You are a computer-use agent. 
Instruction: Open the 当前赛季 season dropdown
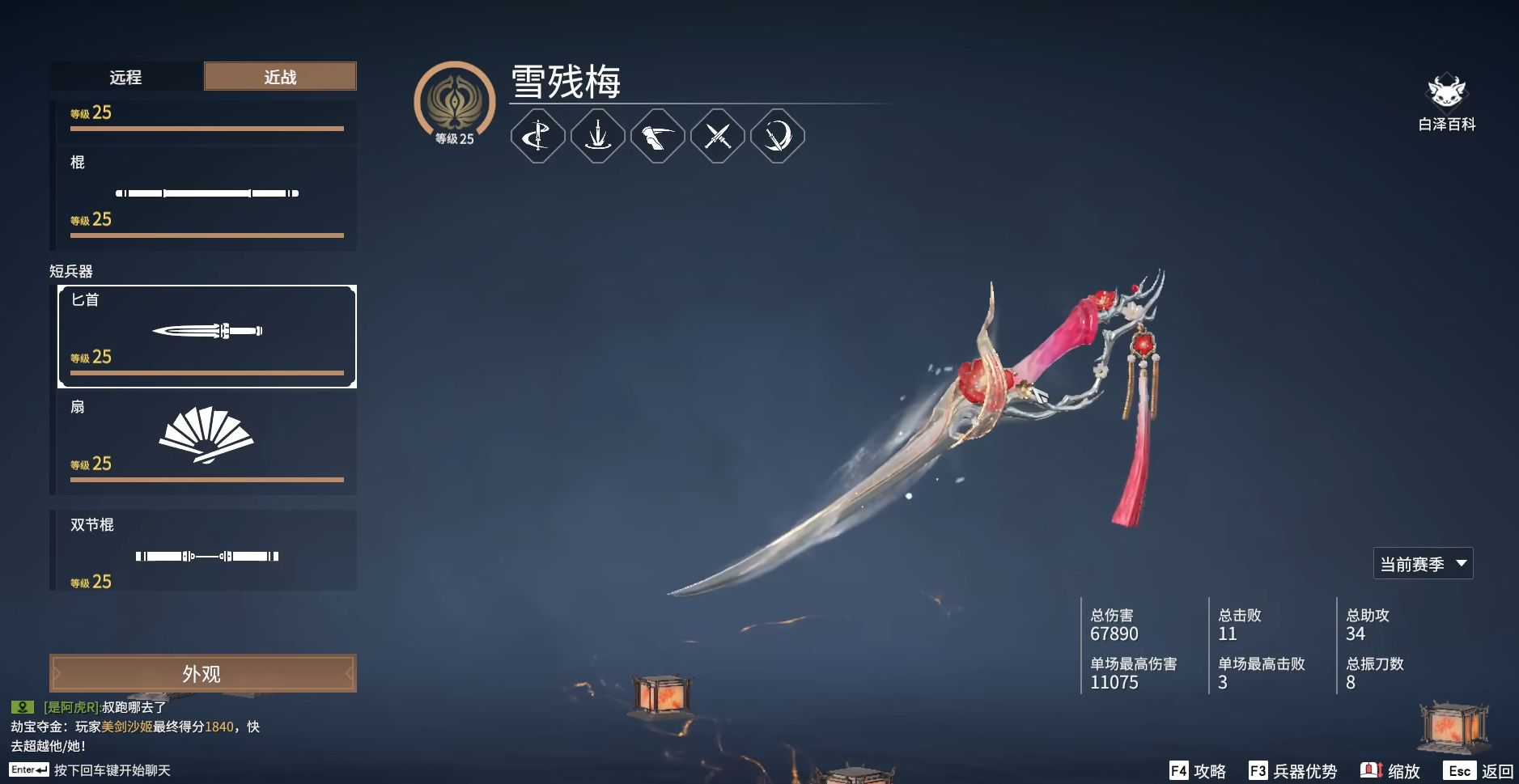coord(1422,562)
